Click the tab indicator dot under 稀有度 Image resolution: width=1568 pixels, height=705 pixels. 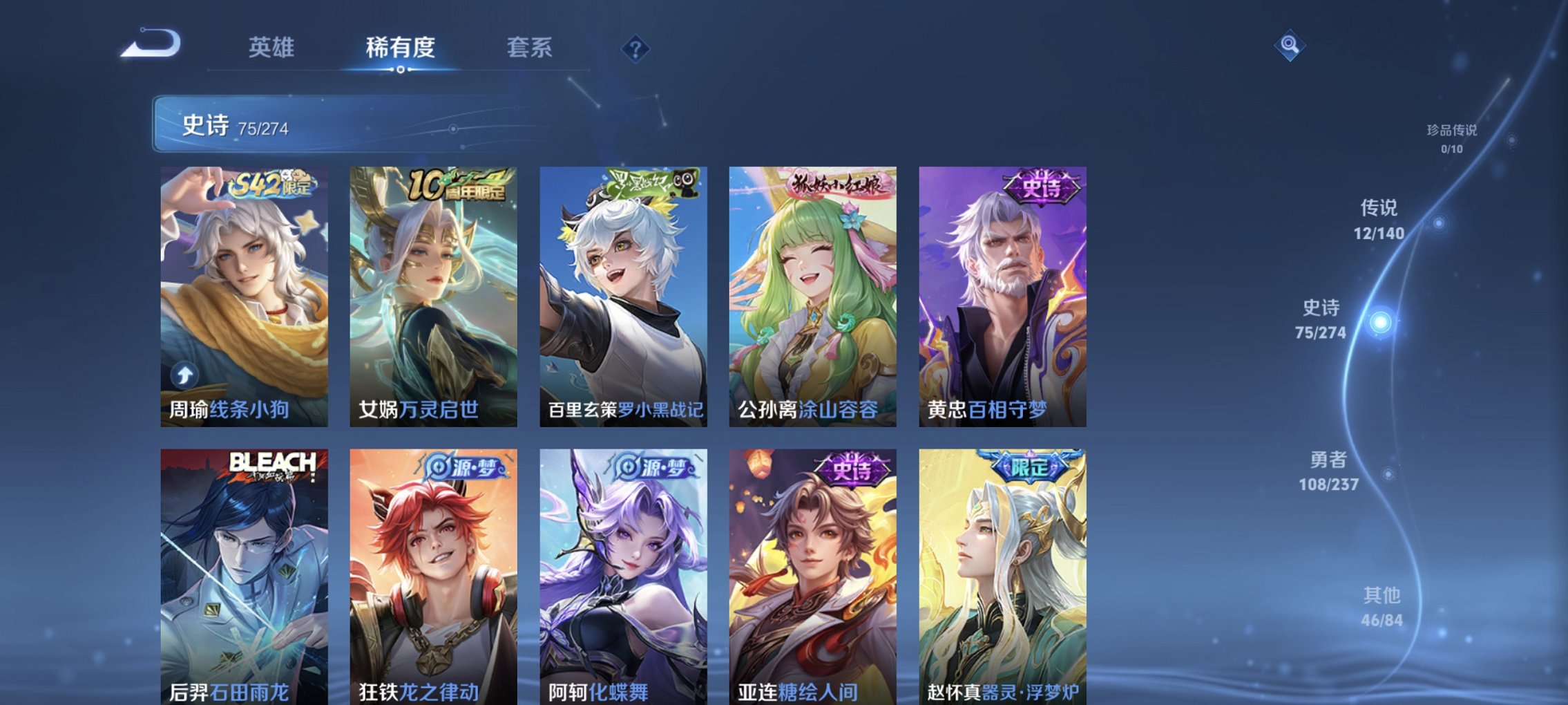click(401, 70)
